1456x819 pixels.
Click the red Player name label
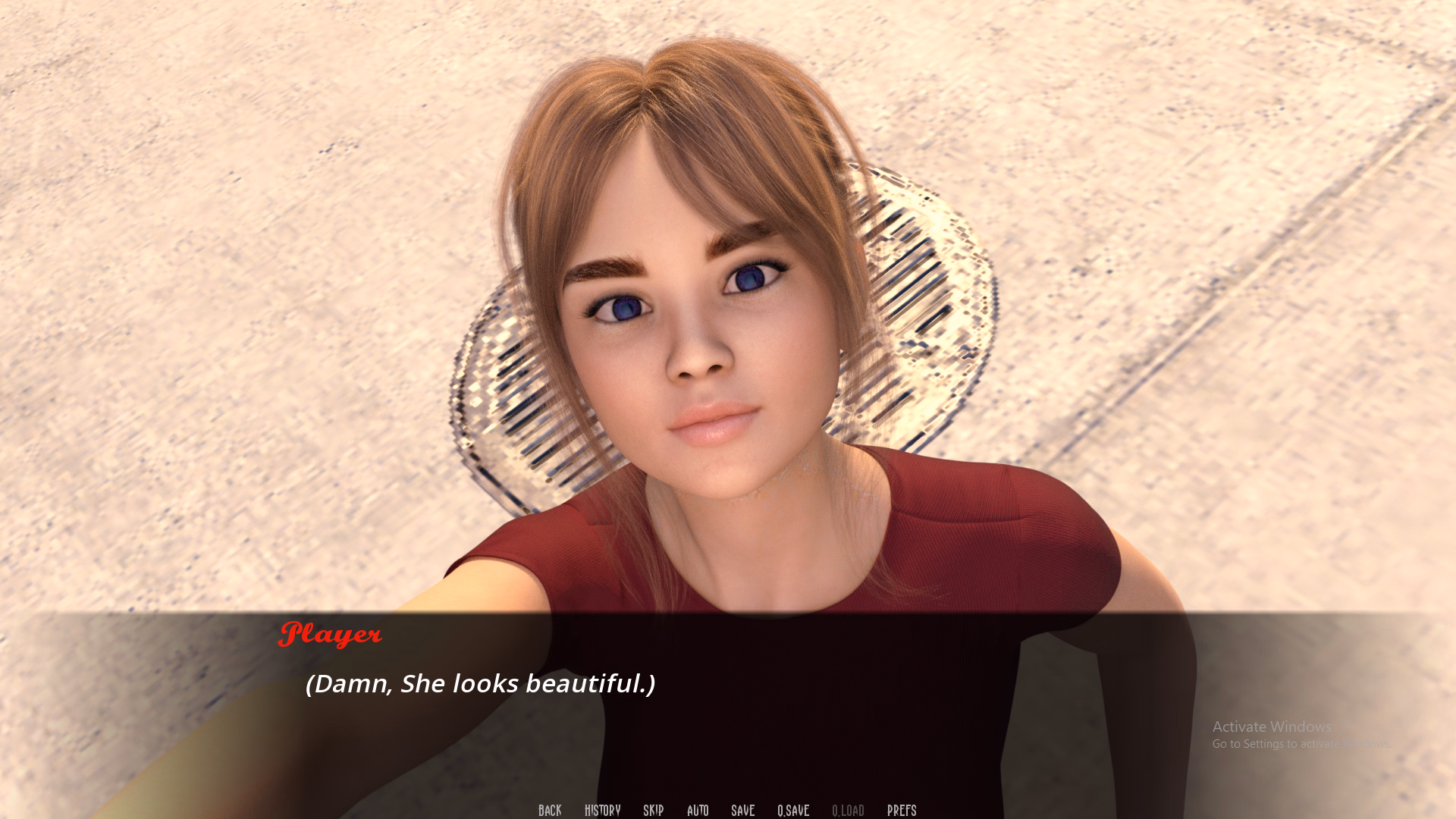pos(331,634)
